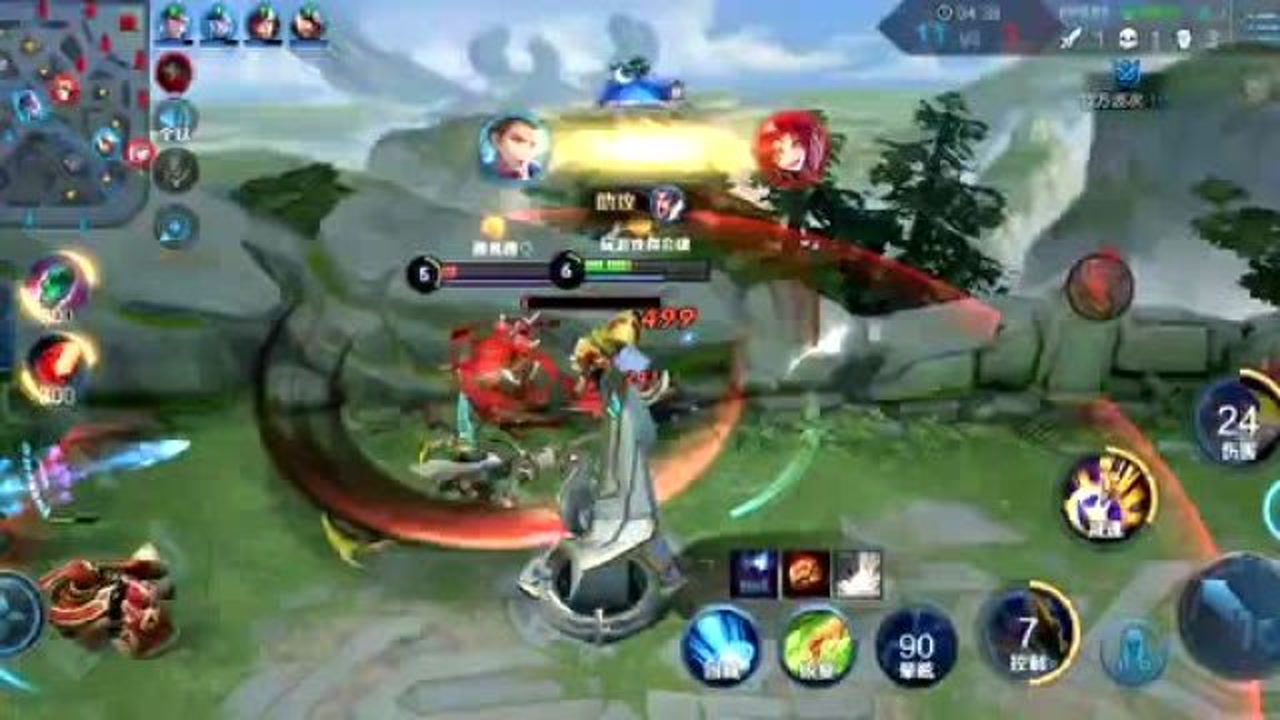Tap the red hero portrait button above skills

pyautogui.click(x=1098, y=287)
